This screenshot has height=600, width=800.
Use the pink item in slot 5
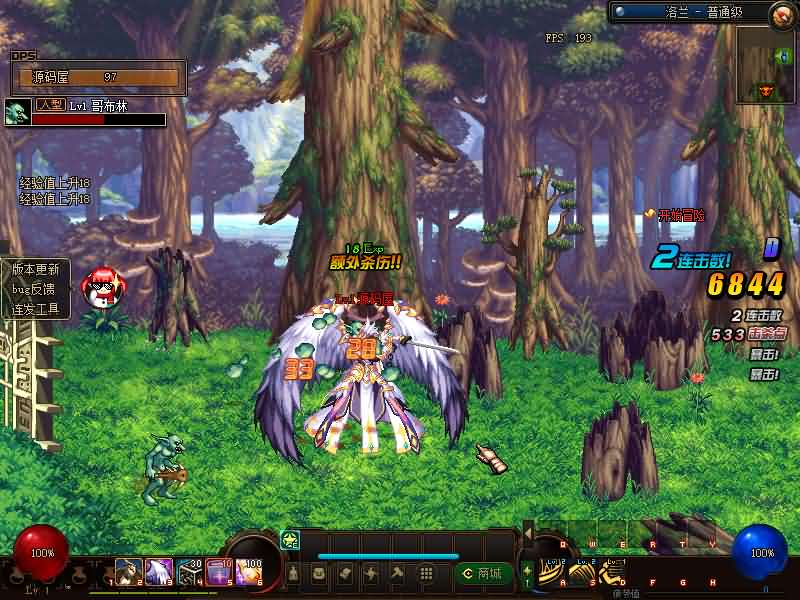(x=219, y=572)
